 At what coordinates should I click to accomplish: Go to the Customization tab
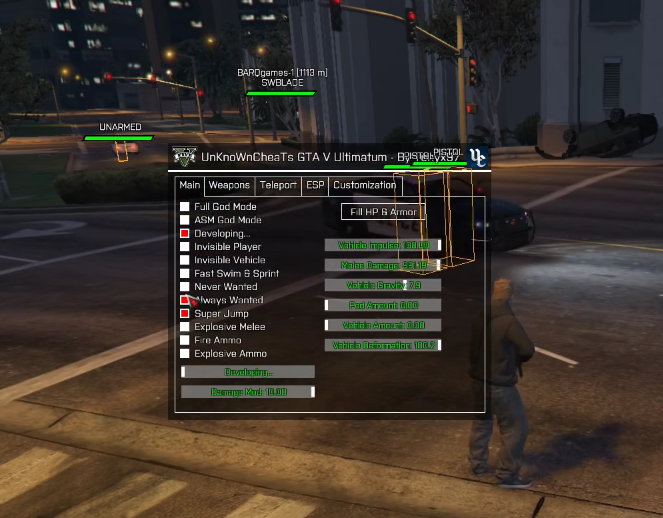[365, 185]
